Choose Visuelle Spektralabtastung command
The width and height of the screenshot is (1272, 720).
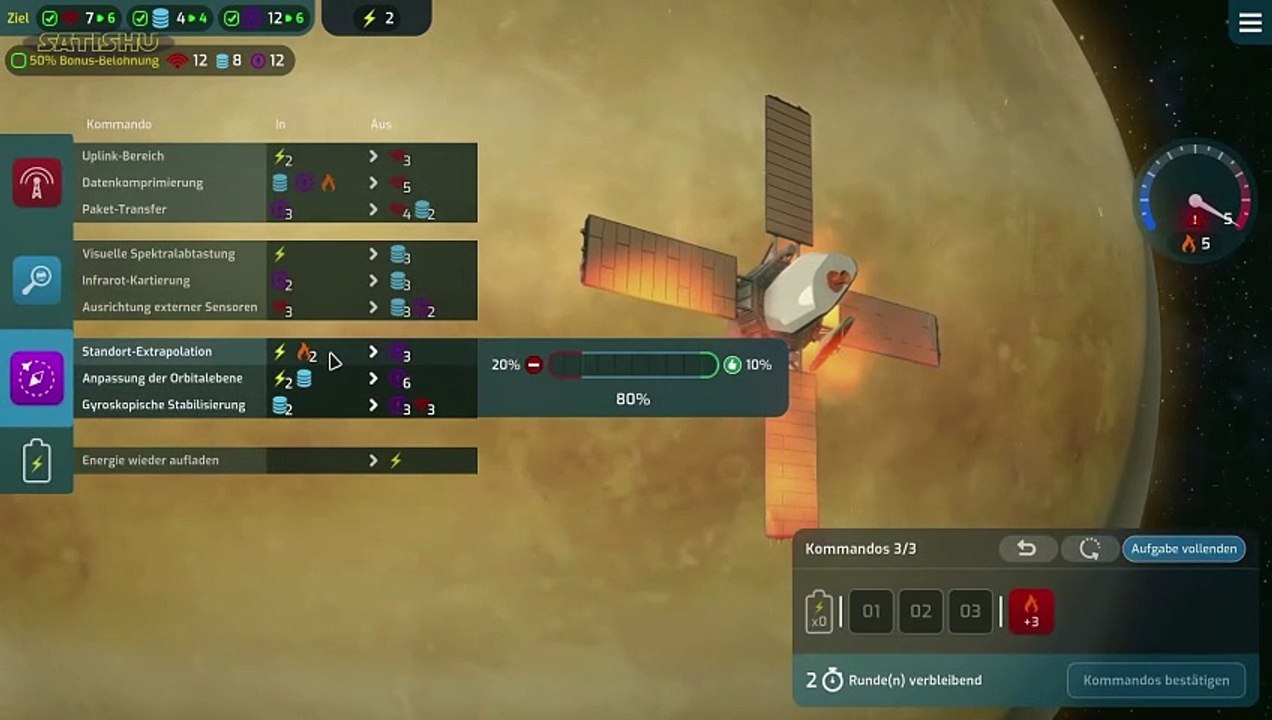tap(158, 254)
